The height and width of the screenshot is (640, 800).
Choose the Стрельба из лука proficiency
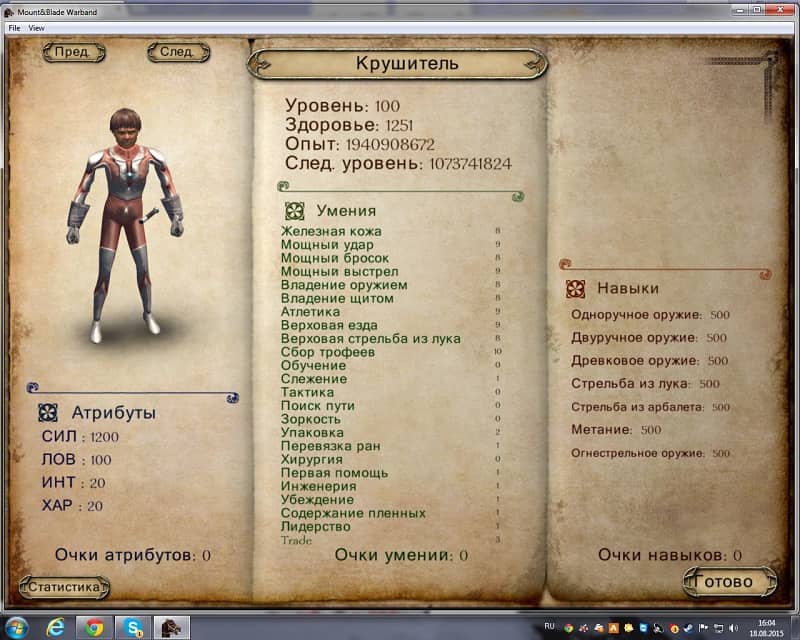pyautogui.click(x=631, y=383)
